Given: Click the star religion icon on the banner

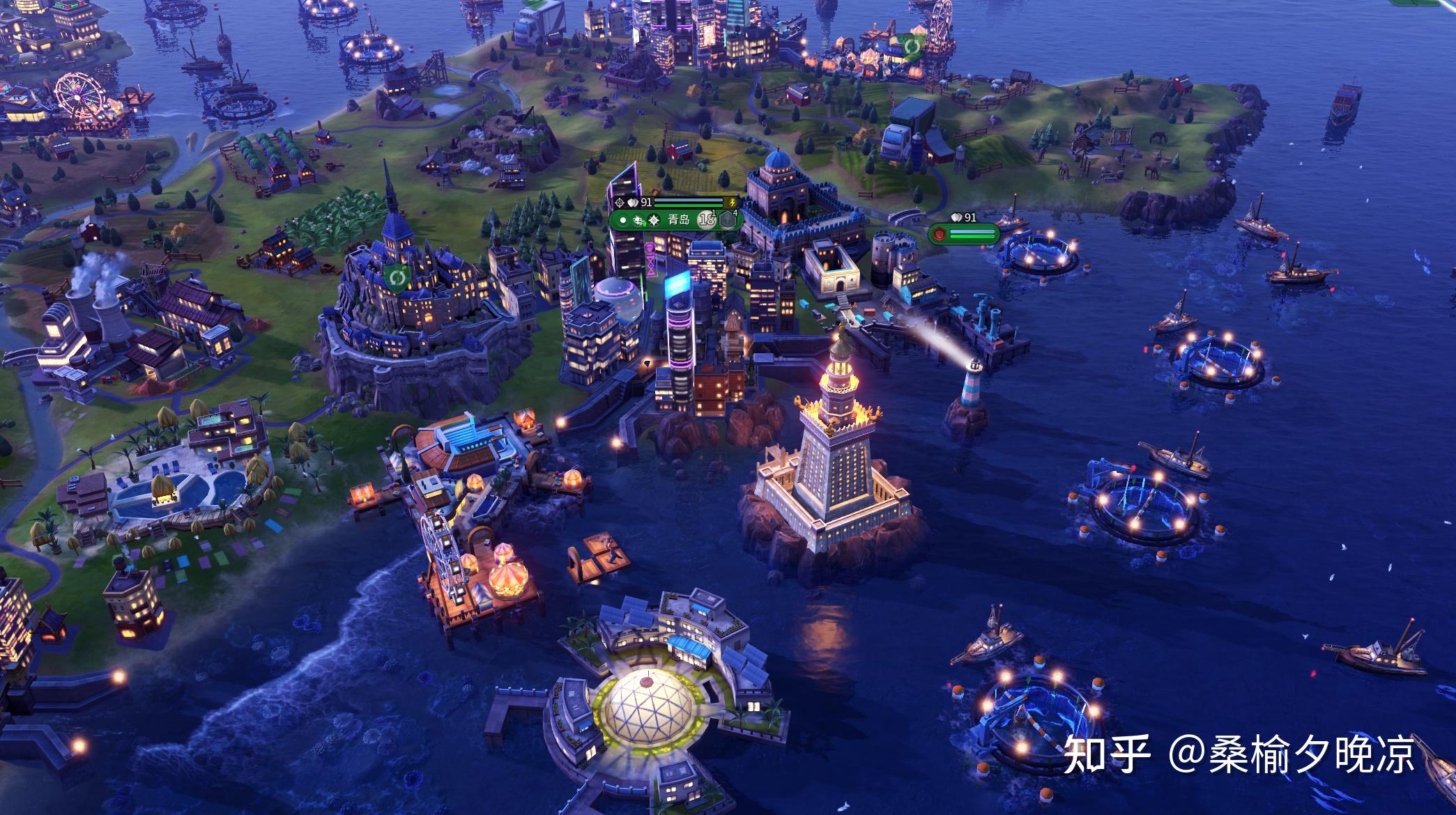Looking at the screenshot, I should pos(654,221).
